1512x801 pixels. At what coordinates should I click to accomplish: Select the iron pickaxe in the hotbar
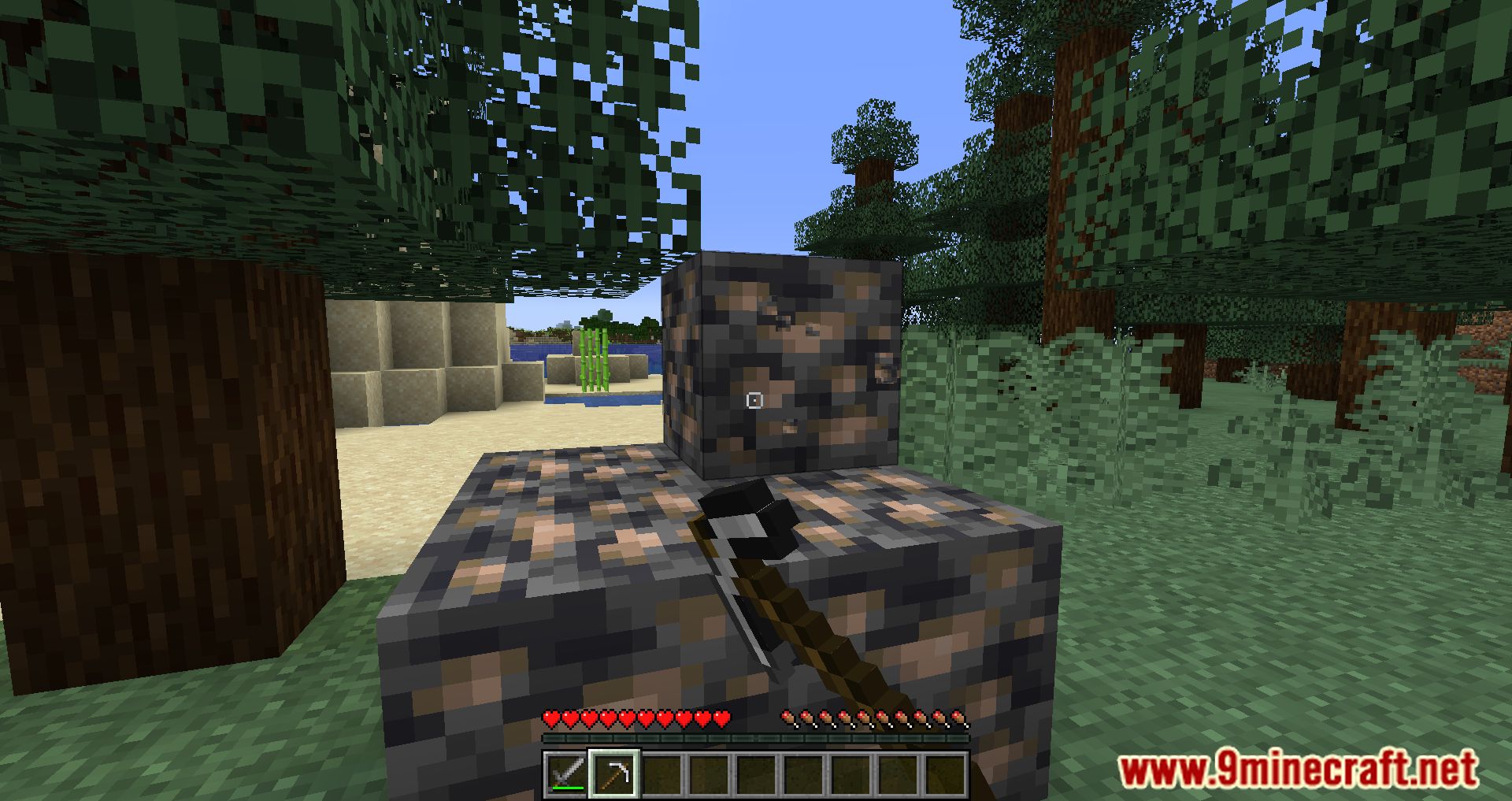click(x=615, y=772)
